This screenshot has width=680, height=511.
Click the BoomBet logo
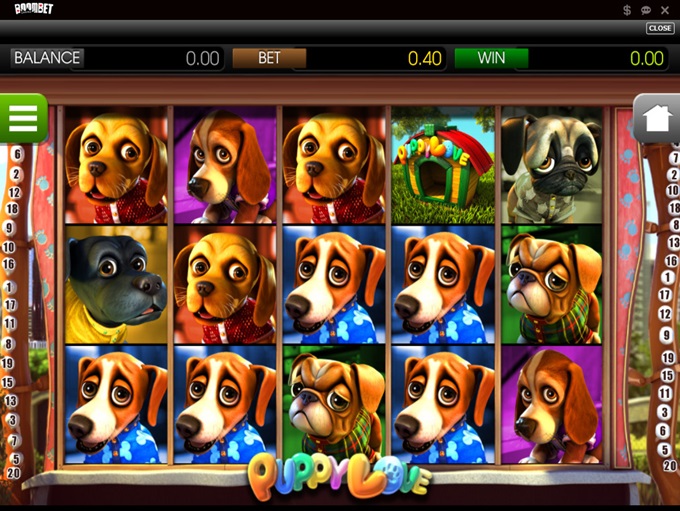click(34, 9)
